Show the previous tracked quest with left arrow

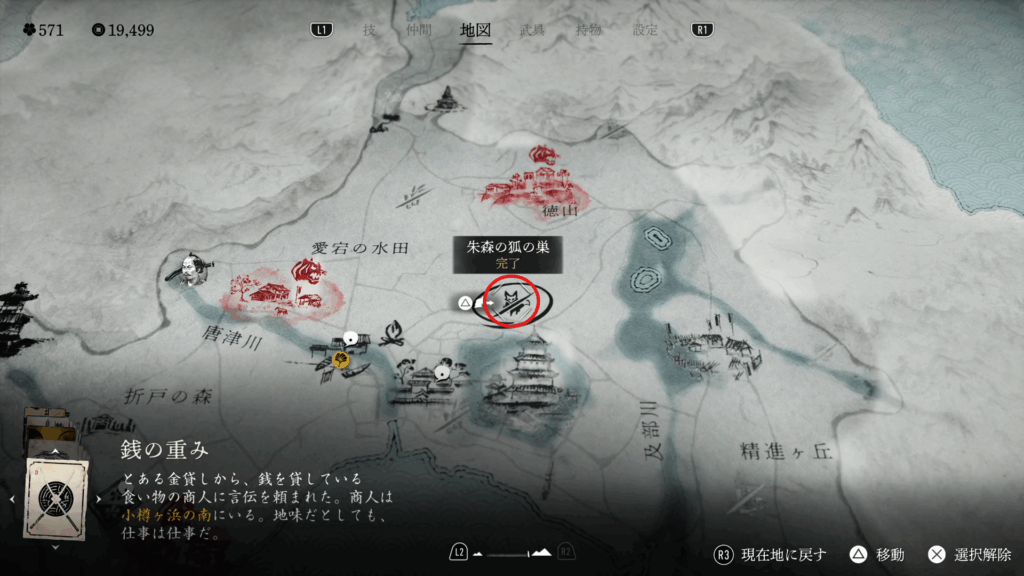[11, 497]
